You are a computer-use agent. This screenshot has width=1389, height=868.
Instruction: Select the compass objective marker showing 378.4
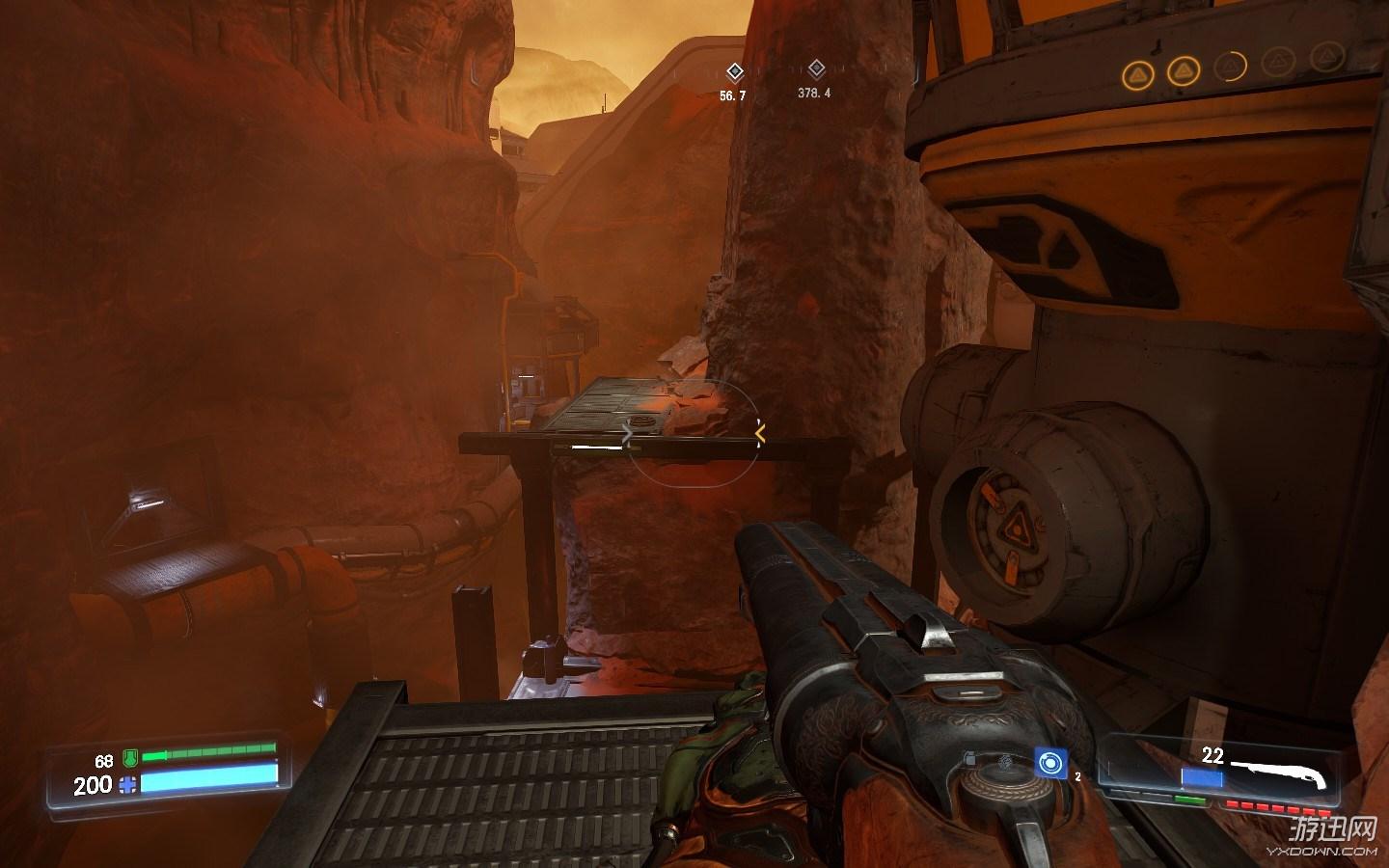click(x=816, y=68)
